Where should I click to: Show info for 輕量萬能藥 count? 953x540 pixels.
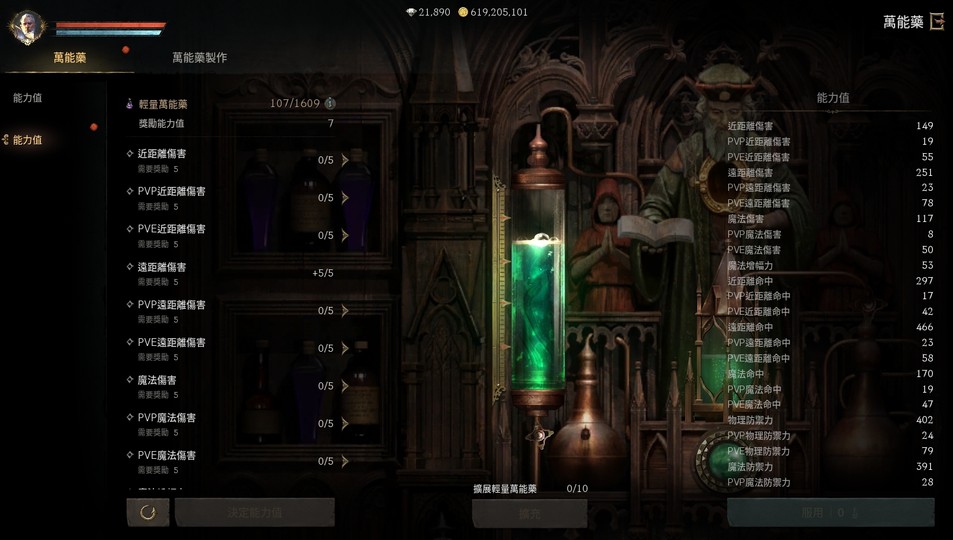pos(330,103)
